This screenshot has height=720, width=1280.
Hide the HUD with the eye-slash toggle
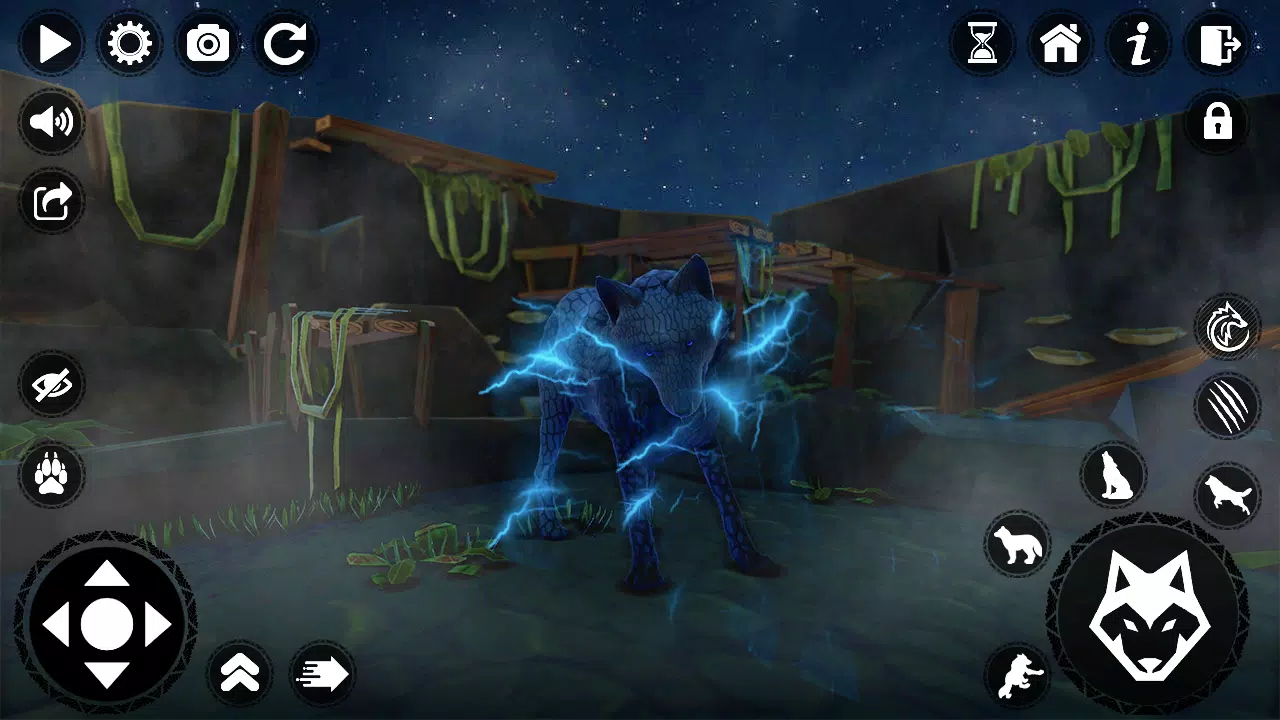tap(51, 385)
